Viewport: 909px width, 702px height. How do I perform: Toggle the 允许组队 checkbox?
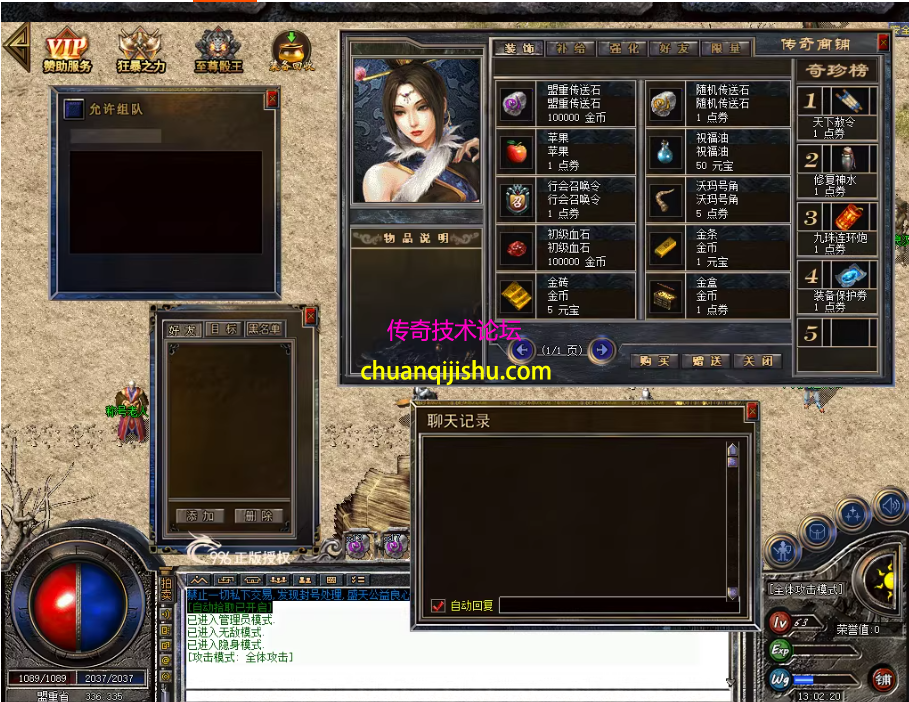click(73, 109)
